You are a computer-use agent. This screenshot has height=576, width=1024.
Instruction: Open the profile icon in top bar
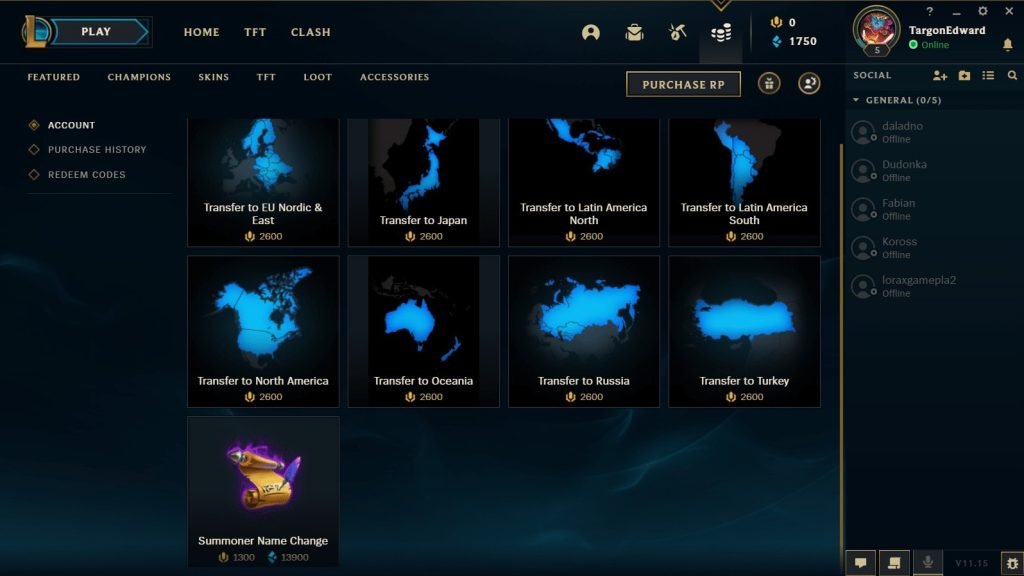(x=591, y=32)
